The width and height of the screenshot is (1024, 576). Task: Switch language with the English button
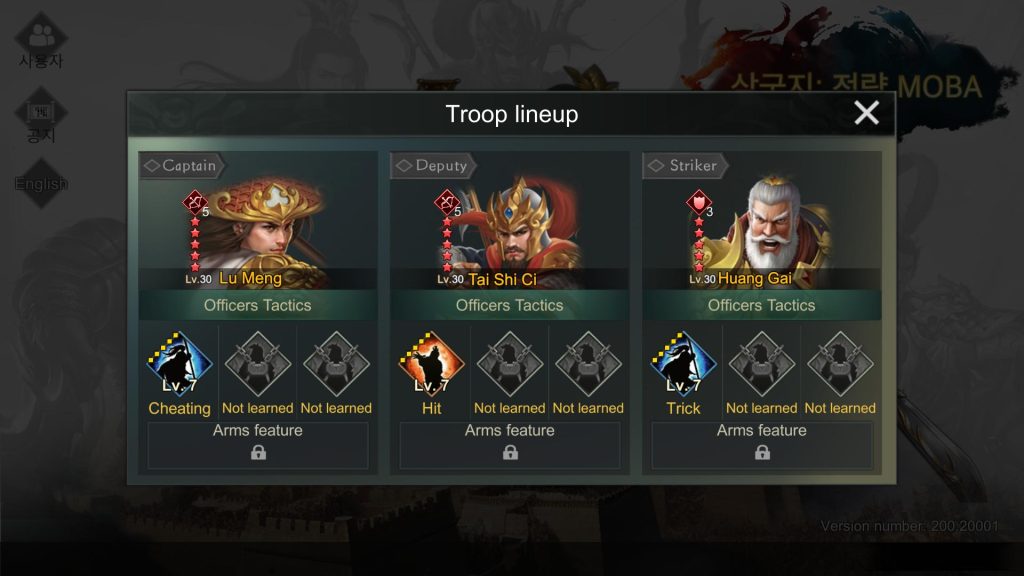[x=41, y=183]
